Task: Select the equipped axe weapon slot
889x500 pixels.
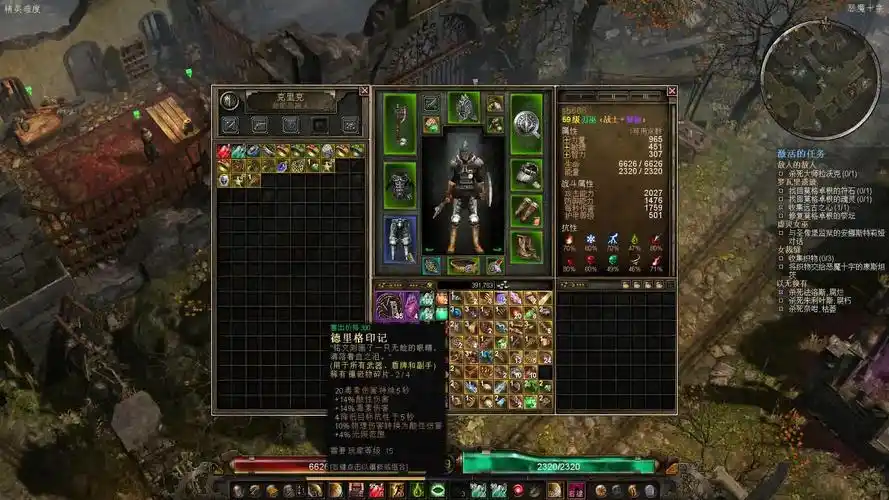Action: click(400, 125)
